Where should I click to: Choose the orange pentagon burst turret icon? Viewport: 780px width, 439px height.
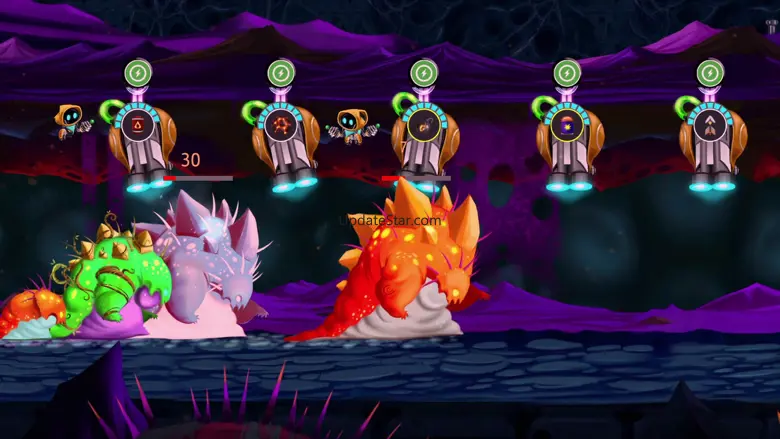pyautogui.click(x=281, y=125)
